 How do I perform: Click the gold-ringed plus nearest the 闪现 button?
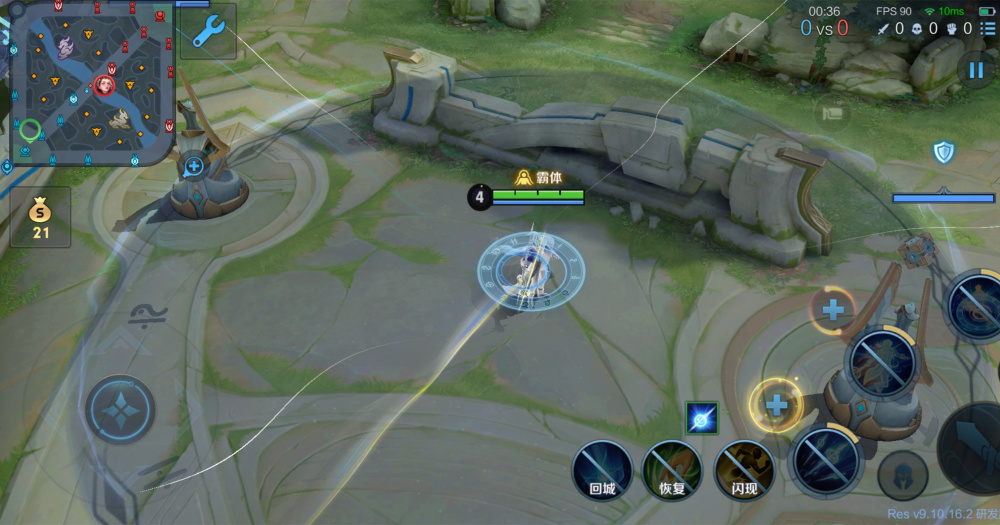coord(776,405)
